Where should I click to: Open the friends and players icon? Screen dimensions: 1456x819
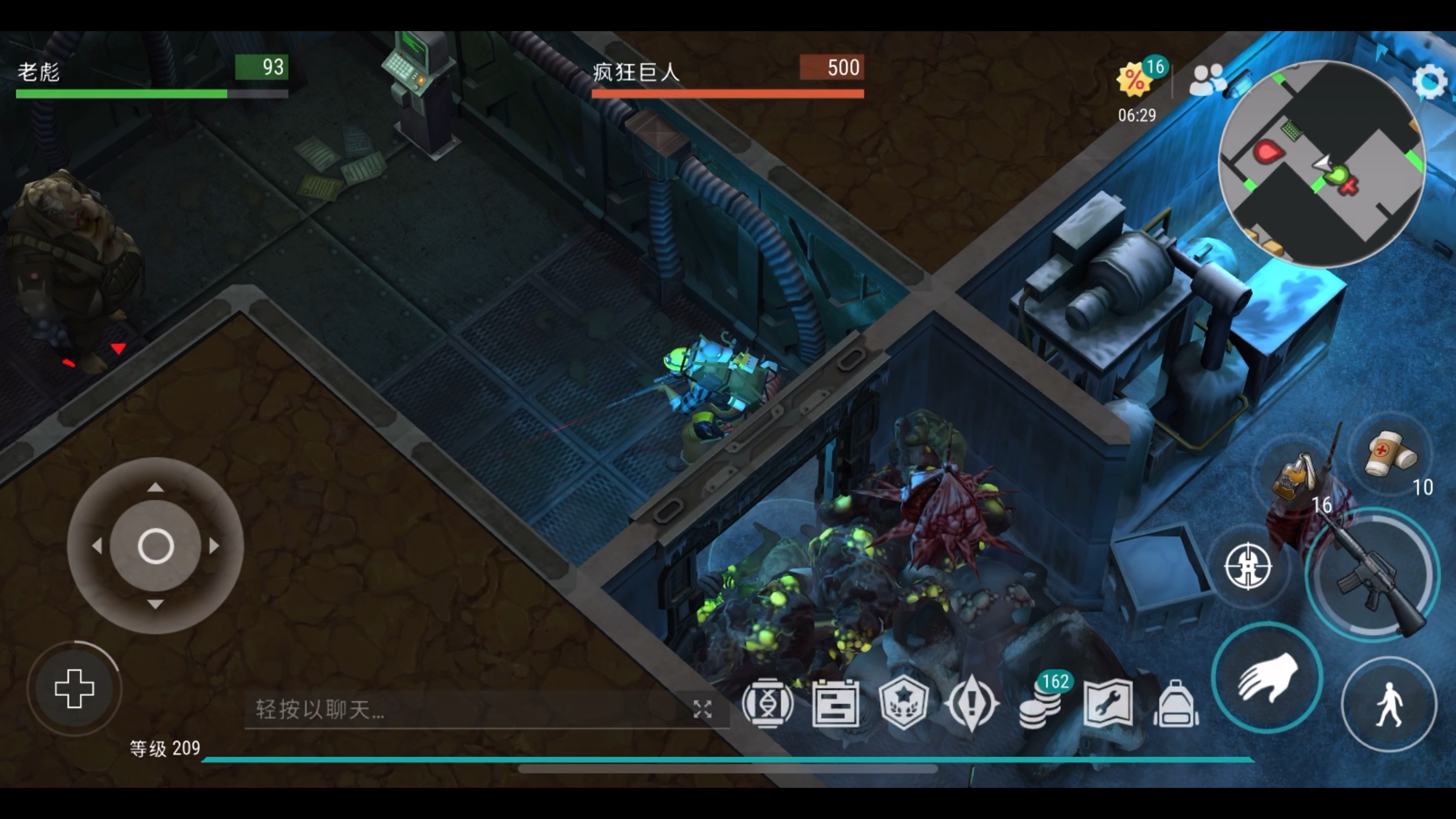(x=1207, y=80)
